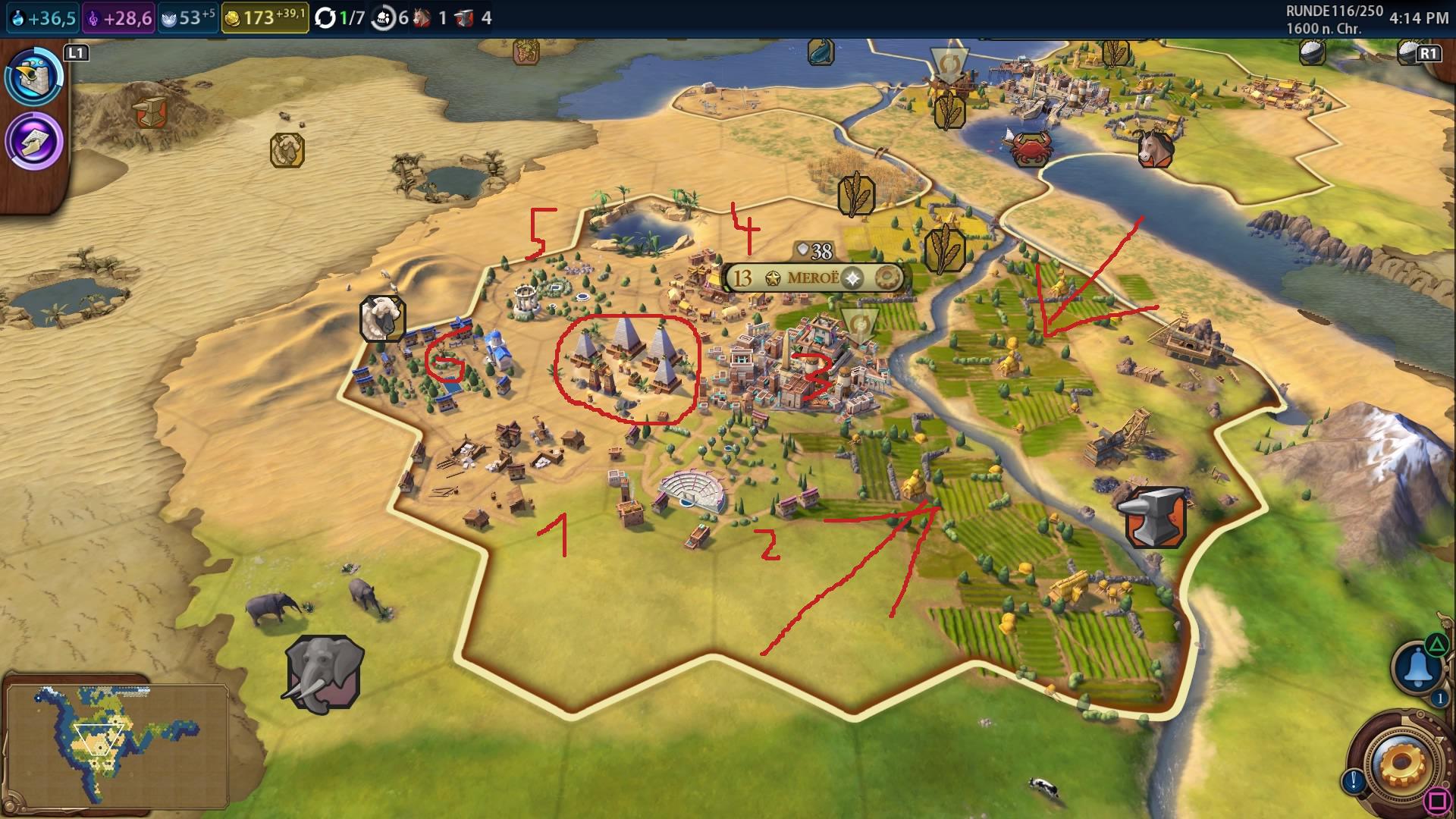Check the iron resource stock
1456x819 pixels.
click(x=473, y=17)
